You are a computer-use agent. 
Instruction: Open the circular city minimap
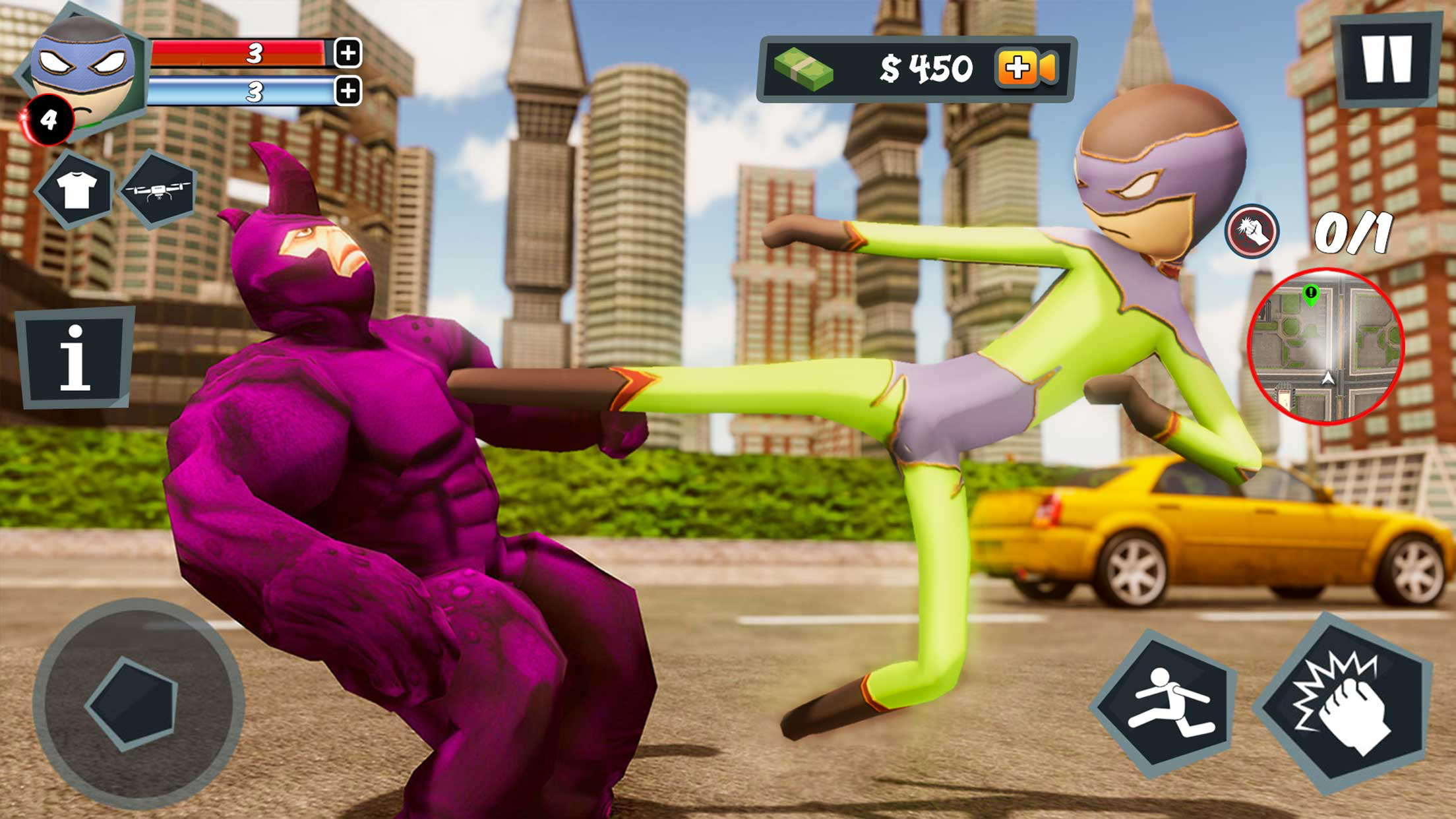pyautogui.click(x=1325, y=346)
